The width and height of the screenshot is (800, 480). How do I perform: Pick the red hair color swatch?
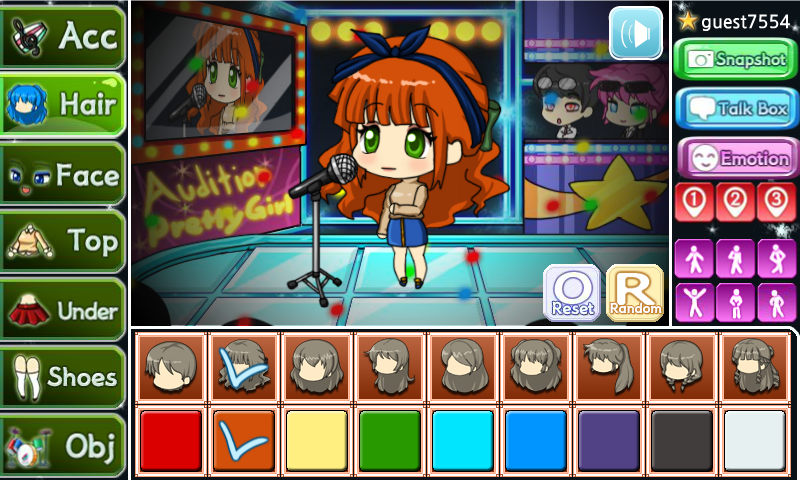170,440
